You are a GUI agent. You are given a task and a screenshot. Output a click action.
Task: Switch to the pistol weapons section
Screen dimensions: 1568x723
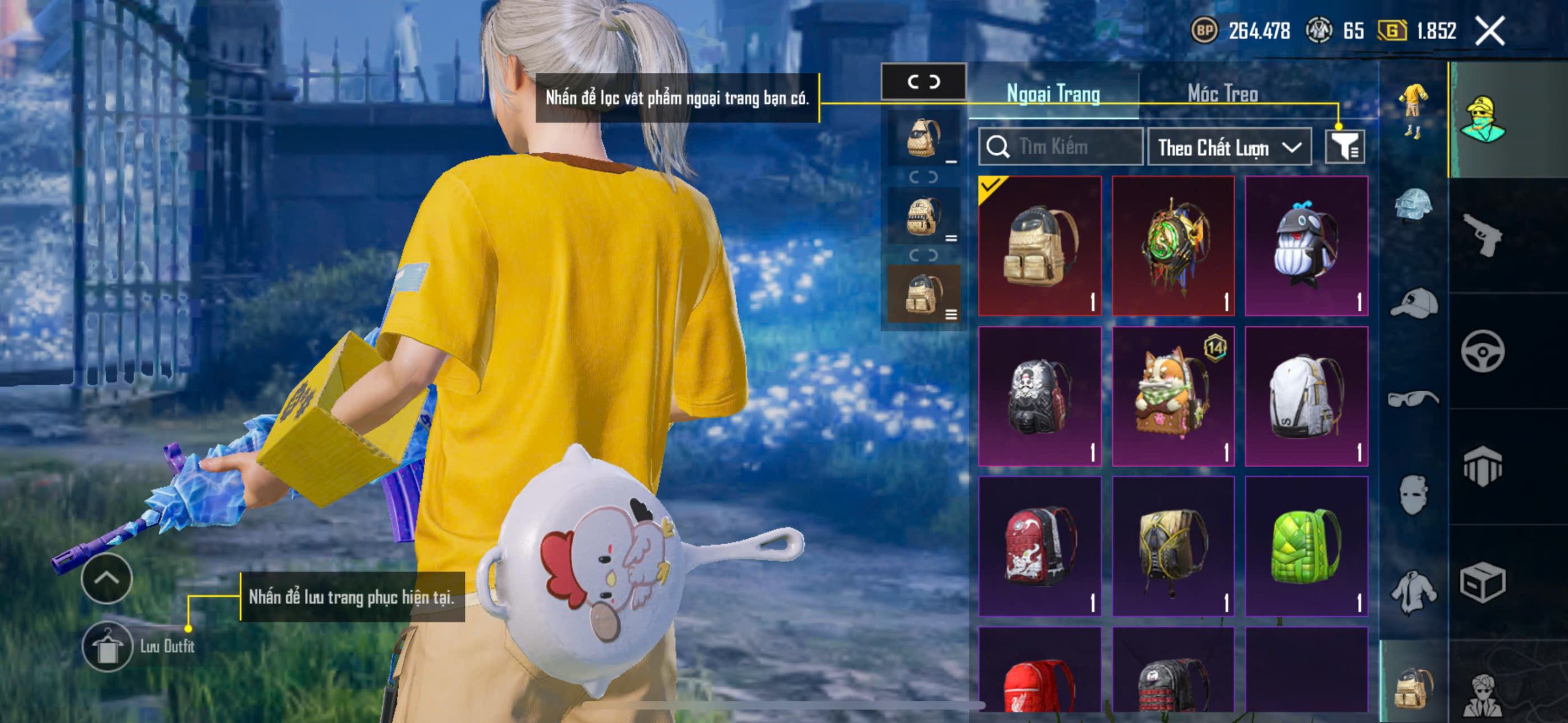pyautogui.click(x=1482, y=234)
